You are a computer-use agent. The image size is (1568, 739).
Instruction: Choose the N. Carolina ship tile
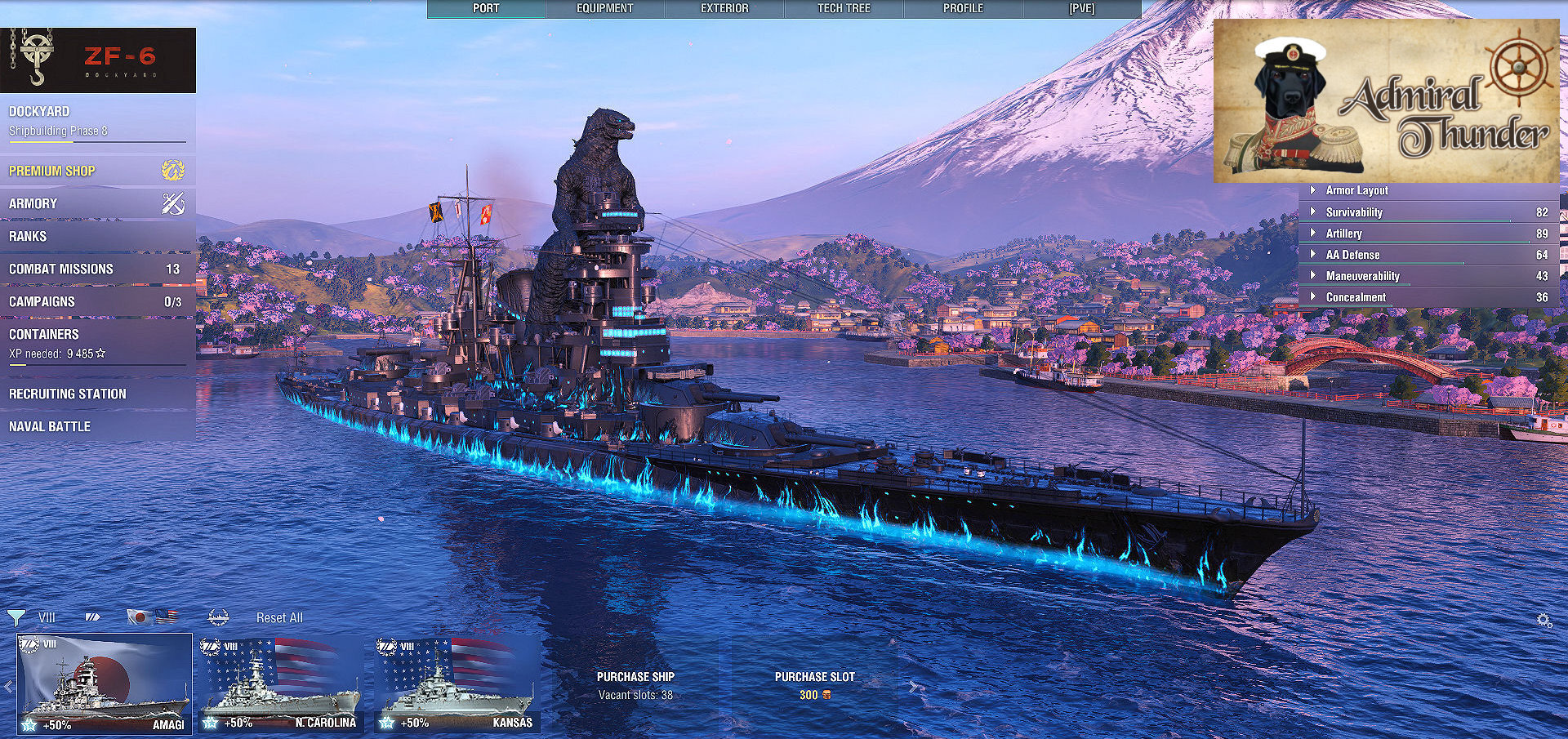point(280,684)
